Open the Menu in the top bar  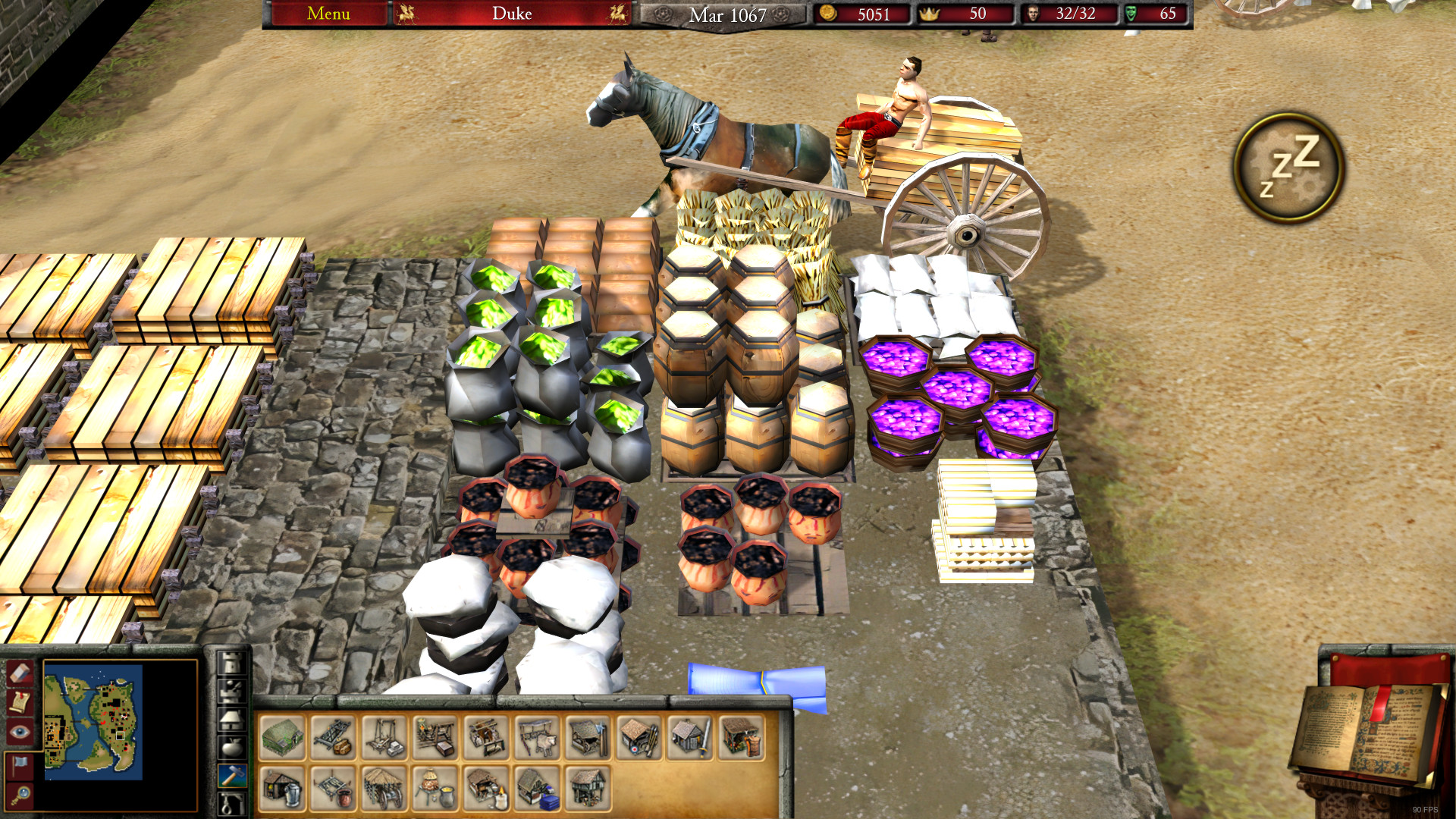click(328, 14)
